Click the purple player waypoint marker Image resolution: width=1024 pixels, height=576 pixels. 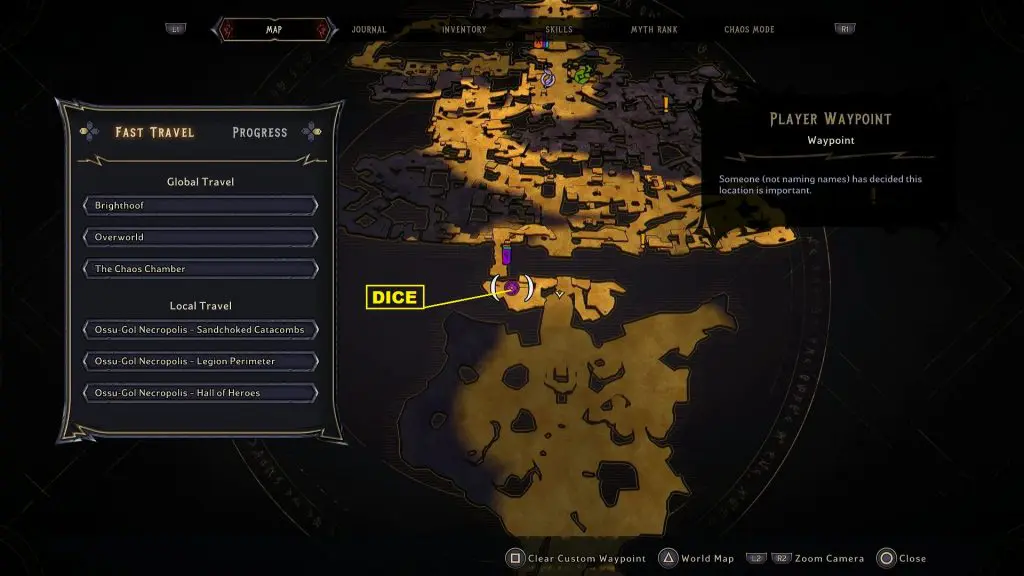point(512,288)
